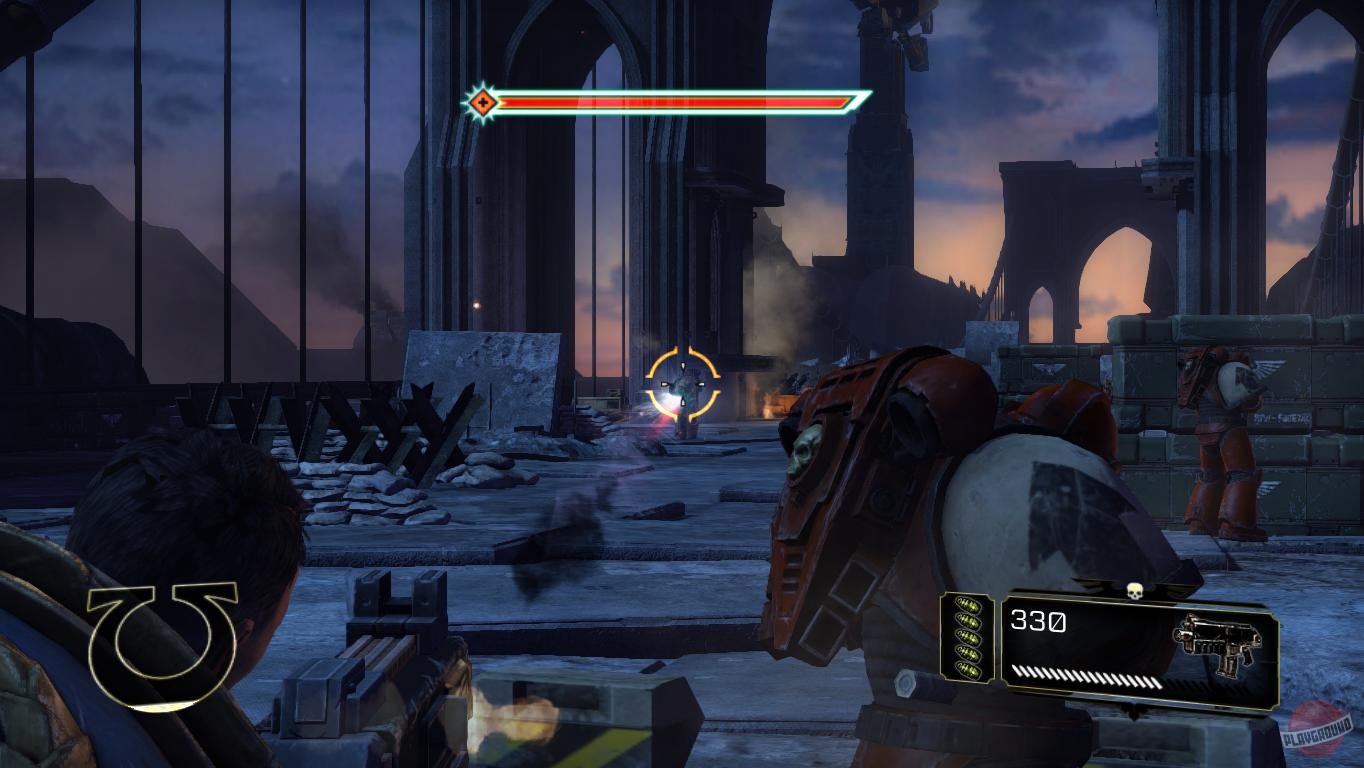Click the skull icon above the ammo panel
Image resolution: width=1364 pixels, height=768 pixels.
pyautogui.click(x=1135, y=593)
